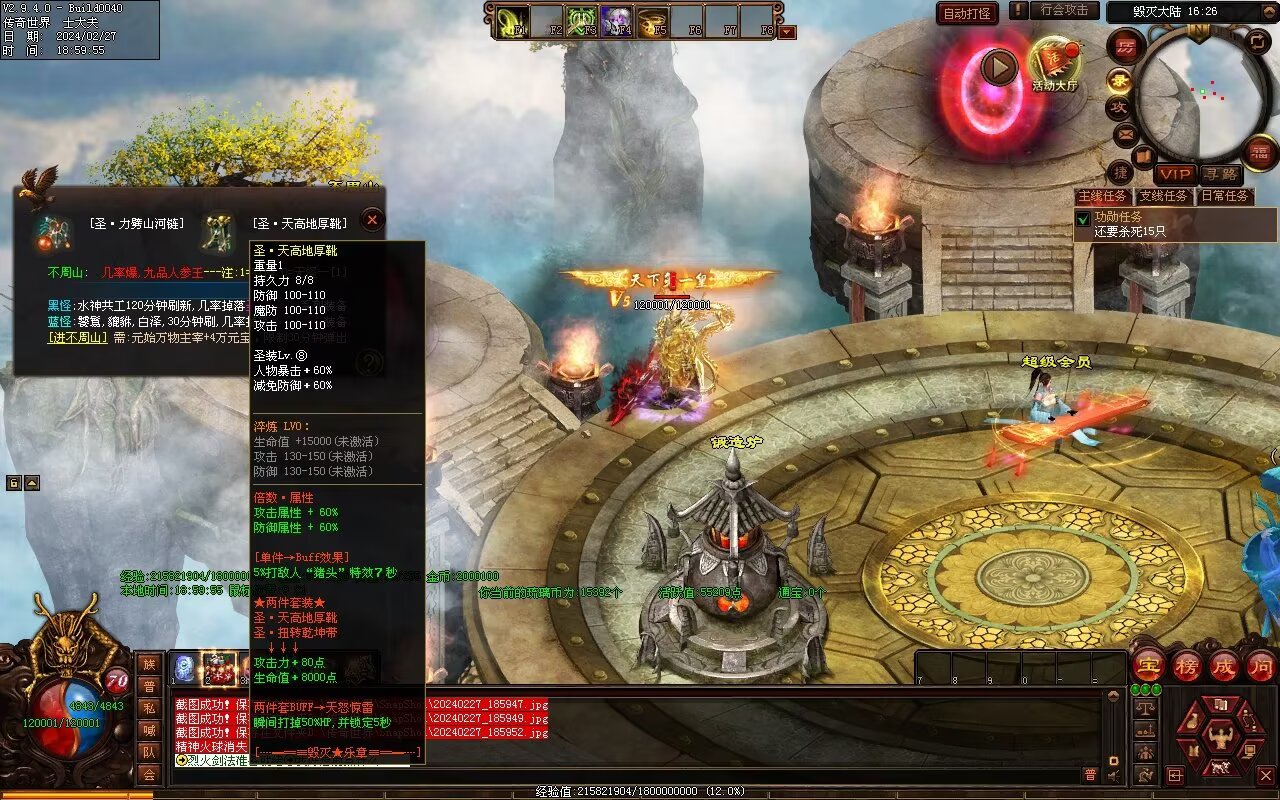Switch to the 支线任务 tab
Image resolution: width=1280 pixels, height=800 pixels.
[x=1164, y=196]
